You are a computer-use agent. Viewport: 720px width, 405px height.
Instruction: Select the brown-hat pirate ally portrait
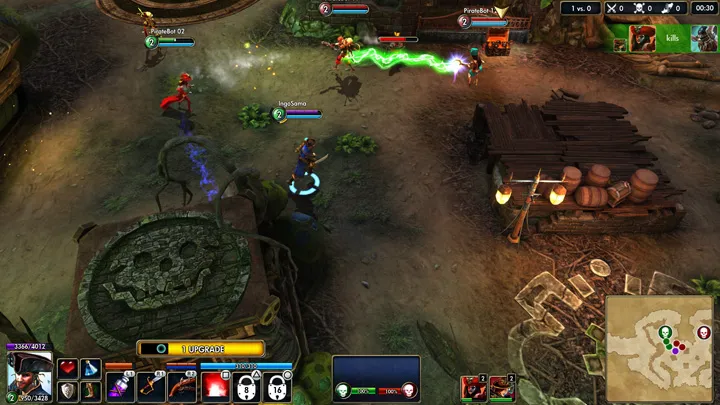tap(501, 387)
